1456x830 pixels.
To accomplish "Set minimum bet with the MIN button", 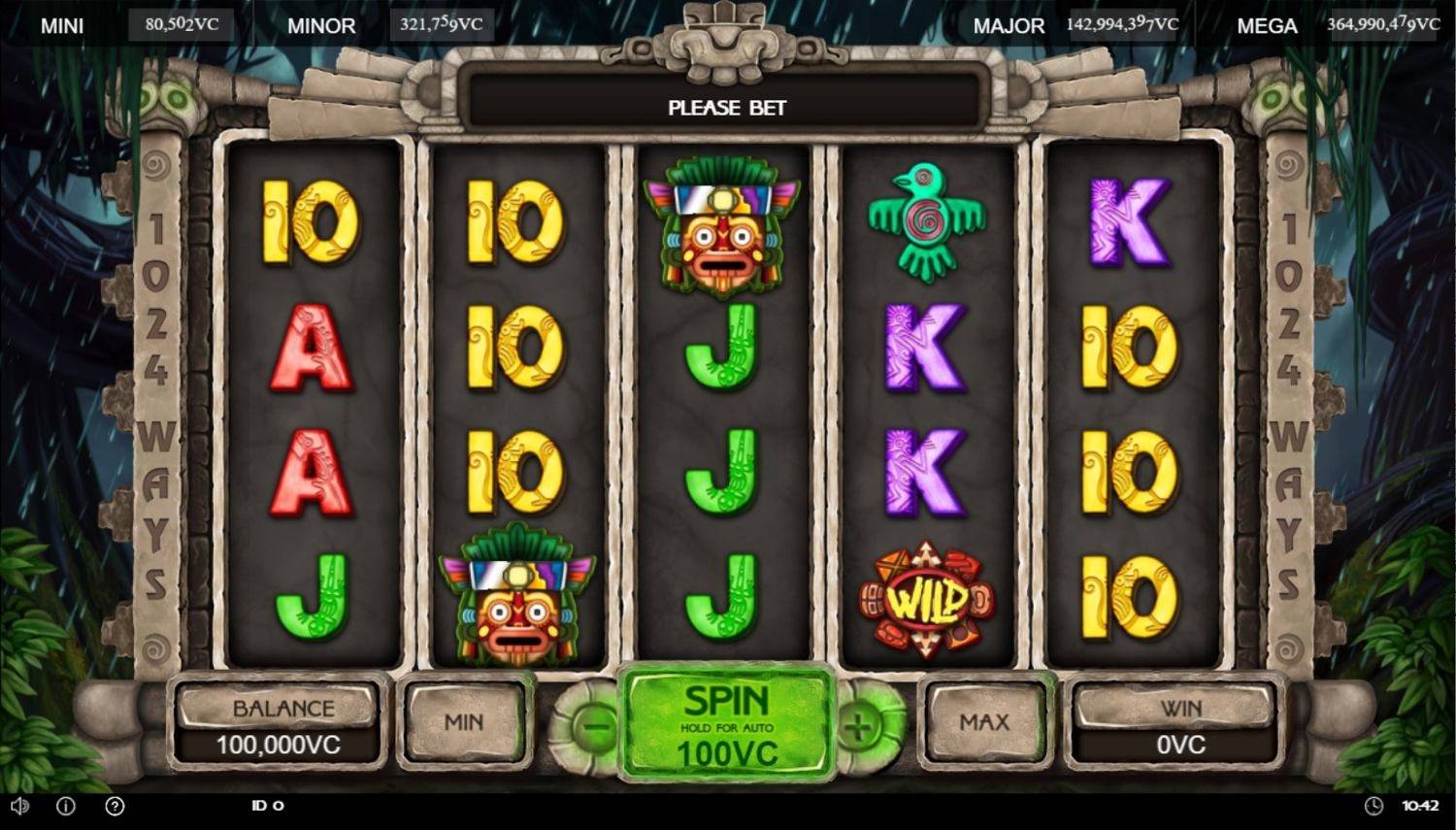I will pos(465,722).
